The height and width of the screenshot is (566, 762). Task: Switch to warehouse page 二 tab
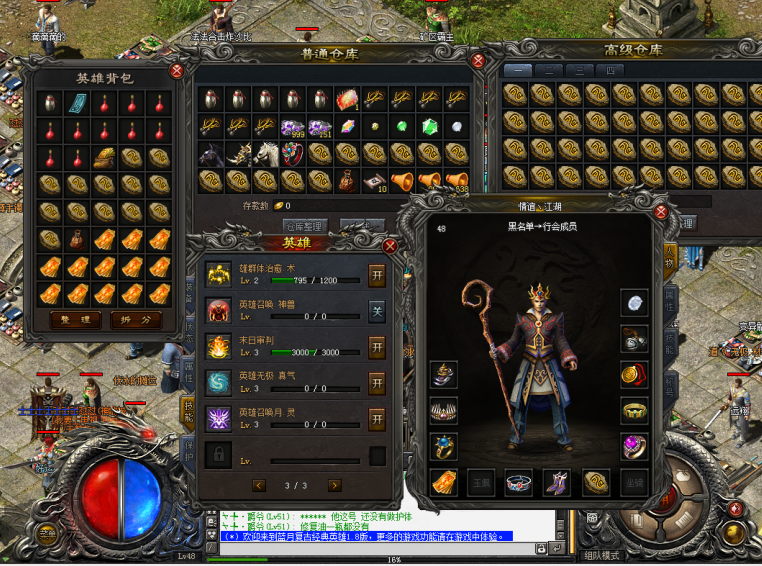click(x=549, y=70)
